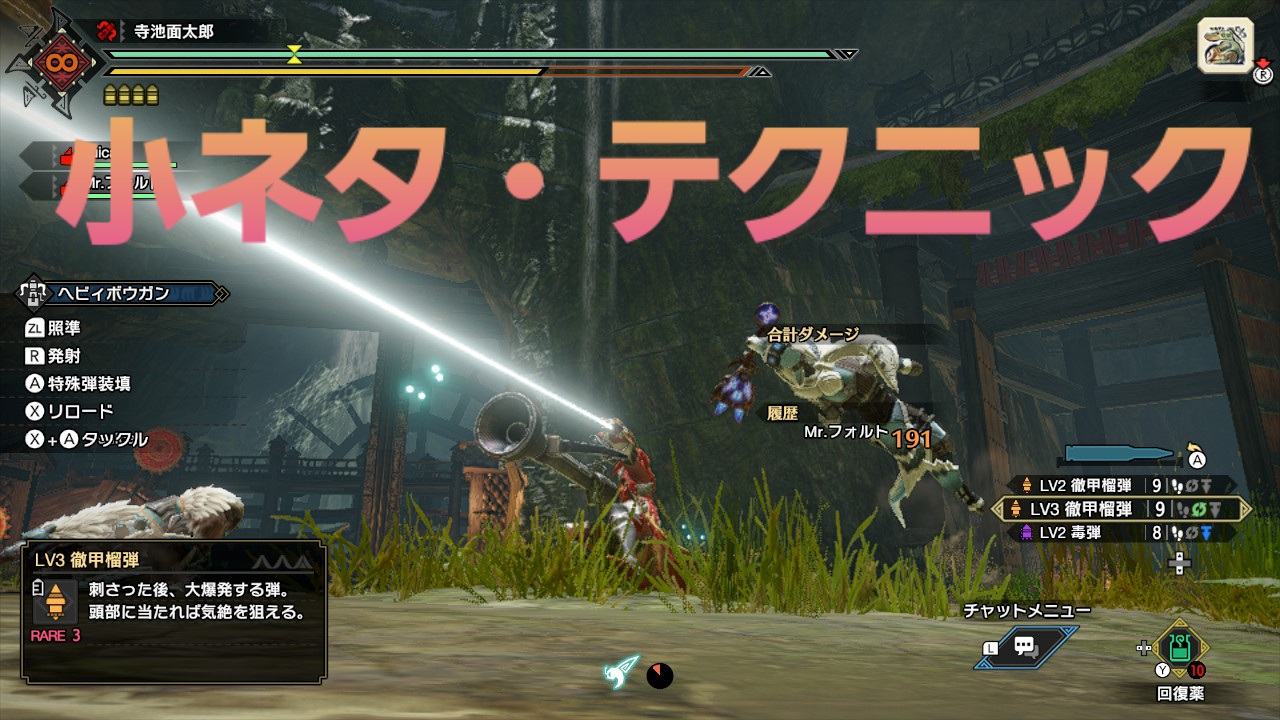Select LV2 徹甲榴弾 ammo row

tap(1120, 486)
